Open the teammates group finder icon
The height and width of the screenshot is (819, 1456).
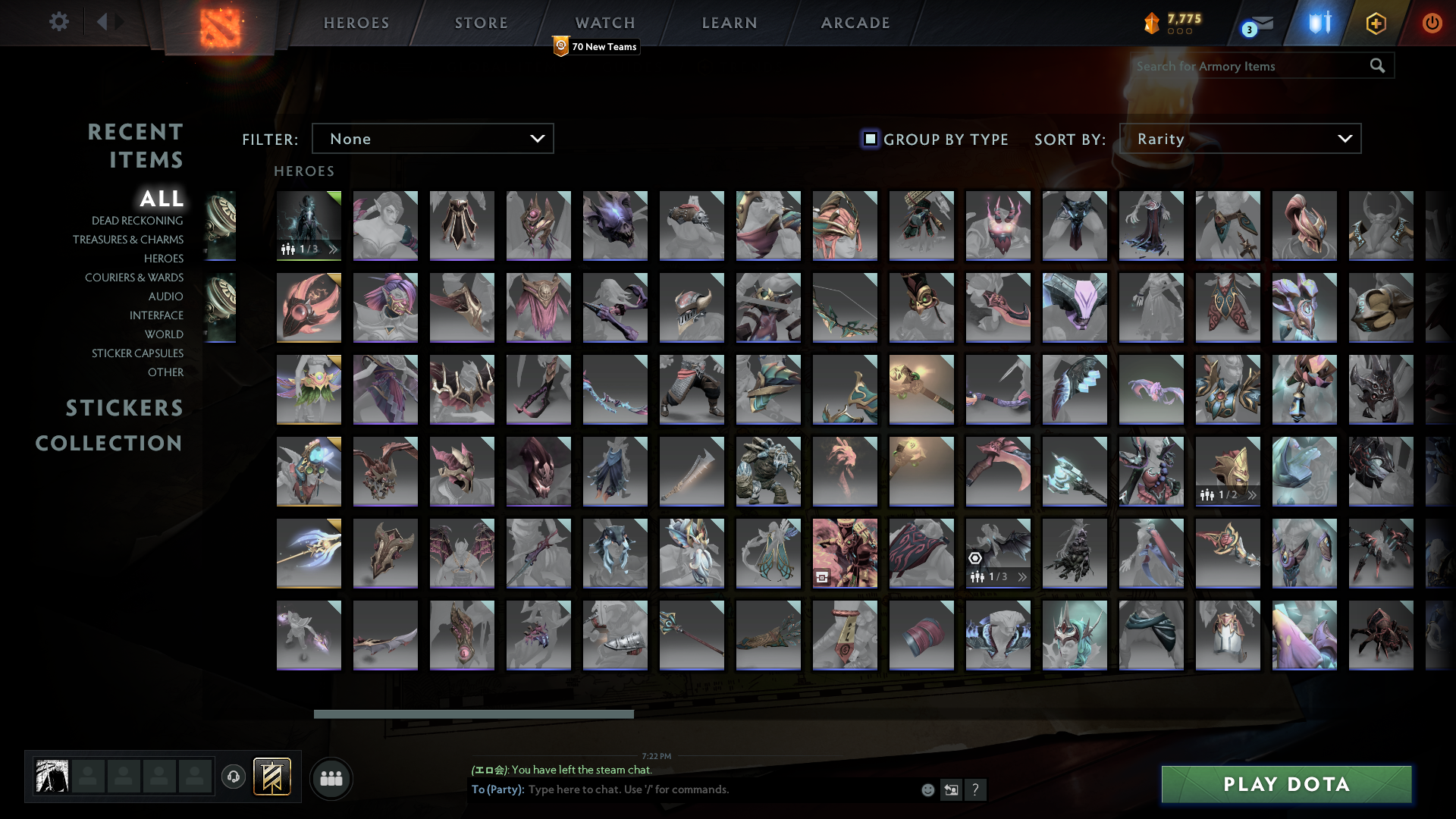331,778
